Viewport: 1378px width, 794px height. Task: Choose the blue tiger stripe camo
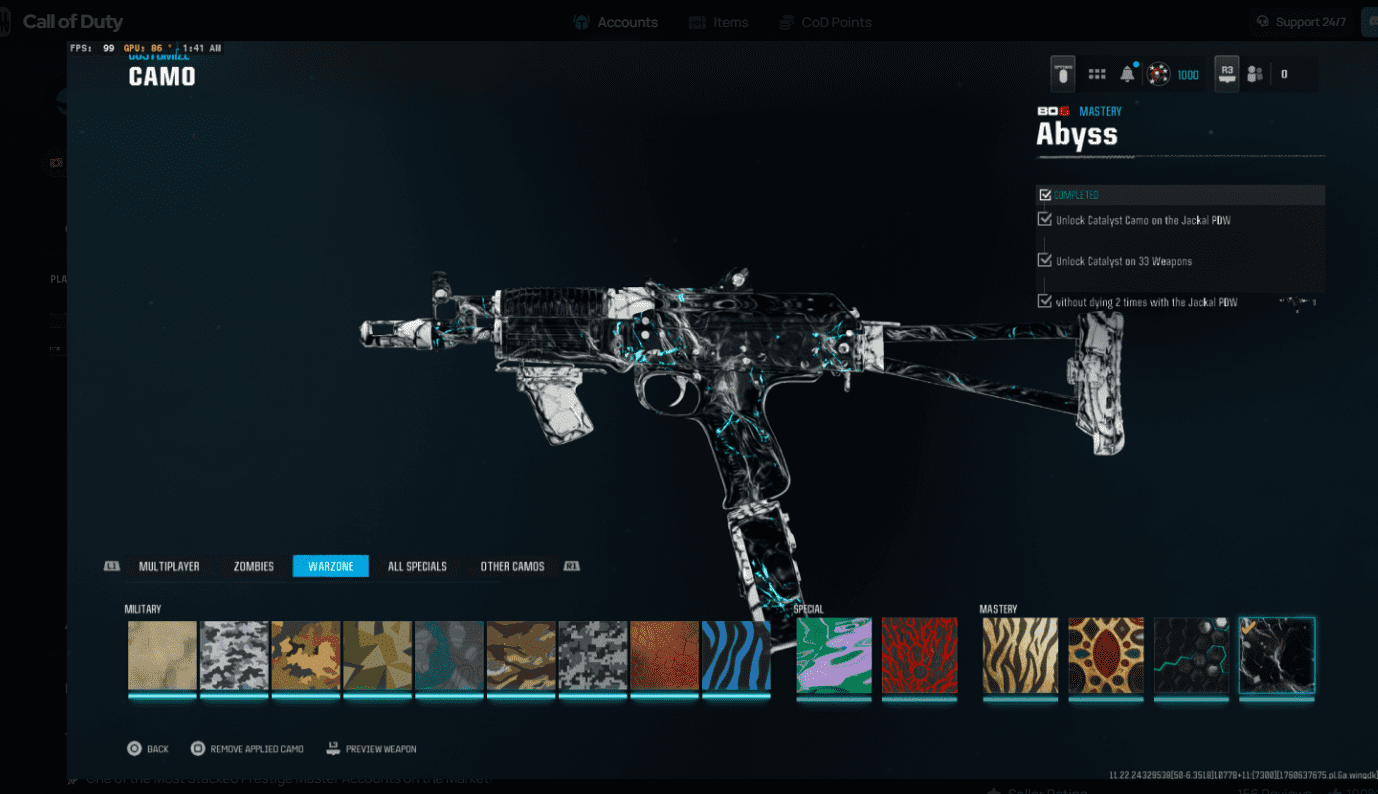point(735,656)
